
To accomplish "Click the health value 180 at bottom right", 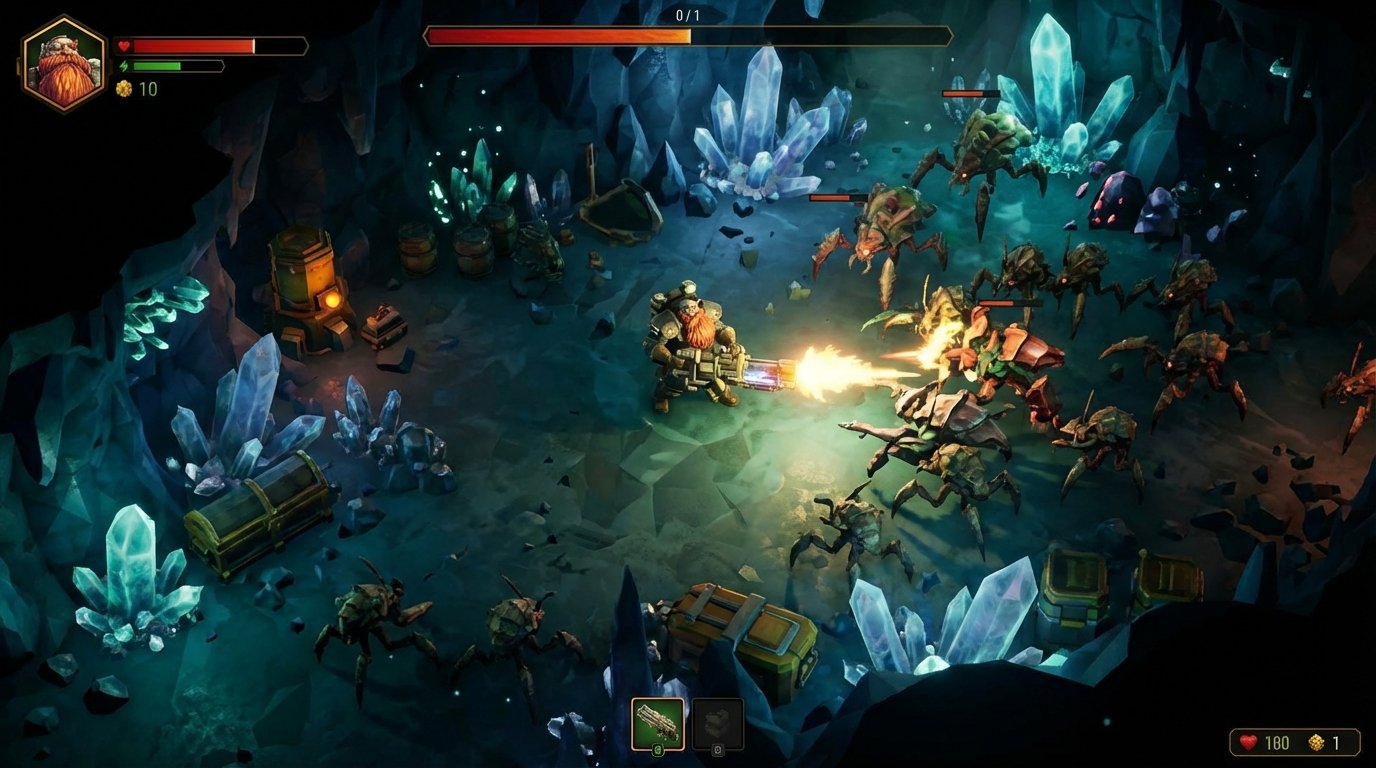I will point(1277,742).
